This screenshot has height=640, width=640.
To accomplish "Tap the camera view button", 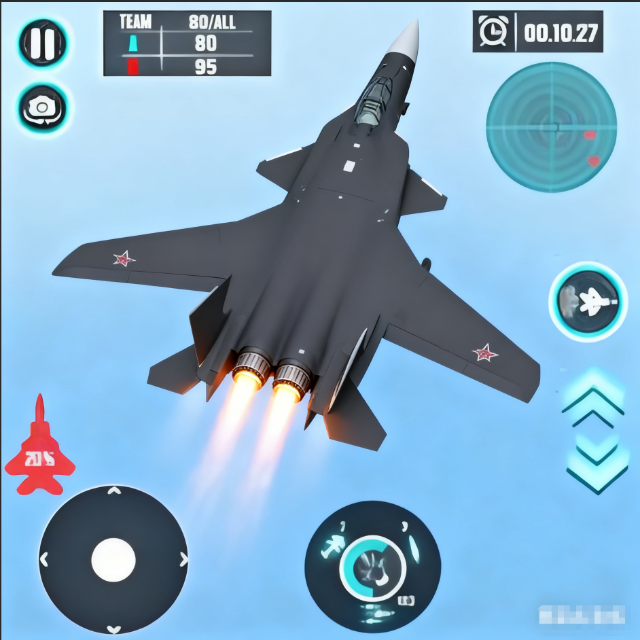I will (x=43, y=108).
